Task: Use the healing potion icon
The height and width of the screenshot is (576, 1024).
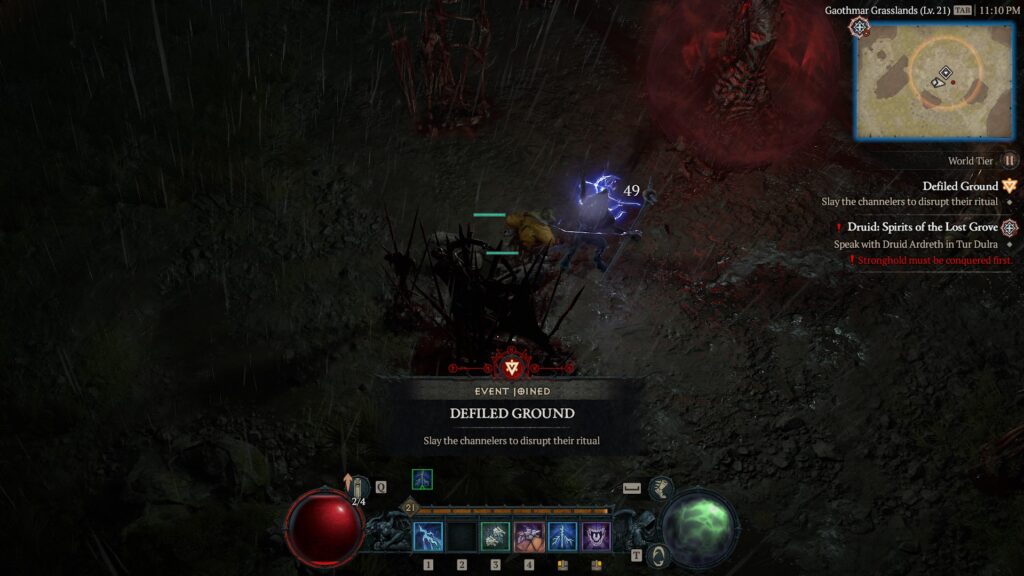Action: point(356,489)
